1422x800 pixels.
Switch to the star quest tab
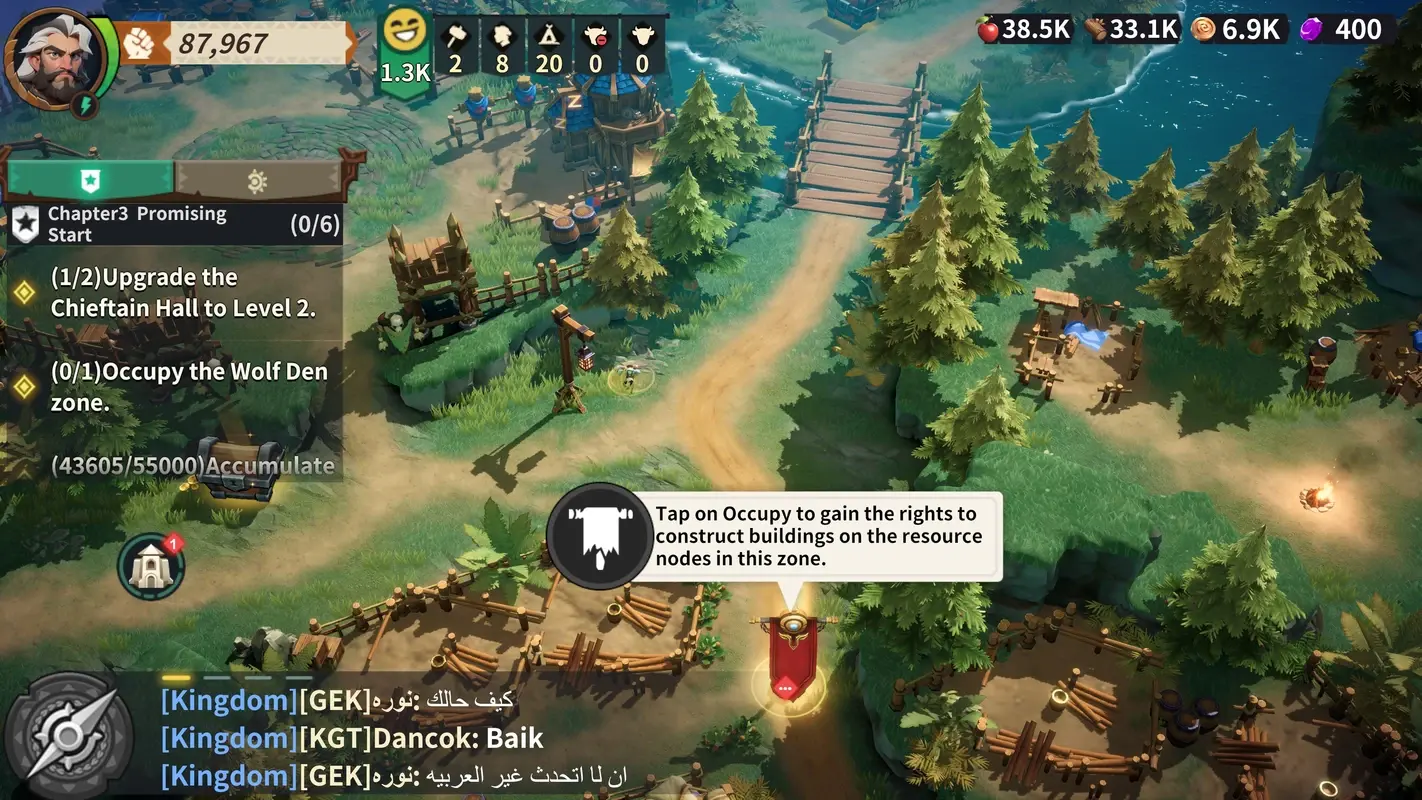(89, 180)
